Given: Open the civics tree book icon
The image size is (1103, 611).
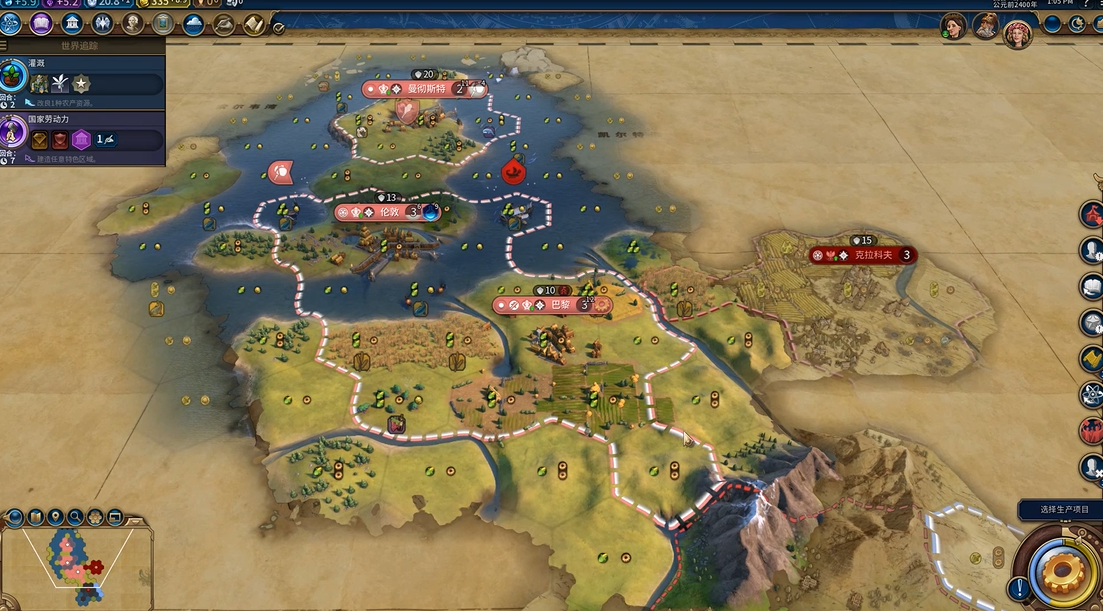Looking at the screenshot, I should pyautogui.click(x=42, y=24).
